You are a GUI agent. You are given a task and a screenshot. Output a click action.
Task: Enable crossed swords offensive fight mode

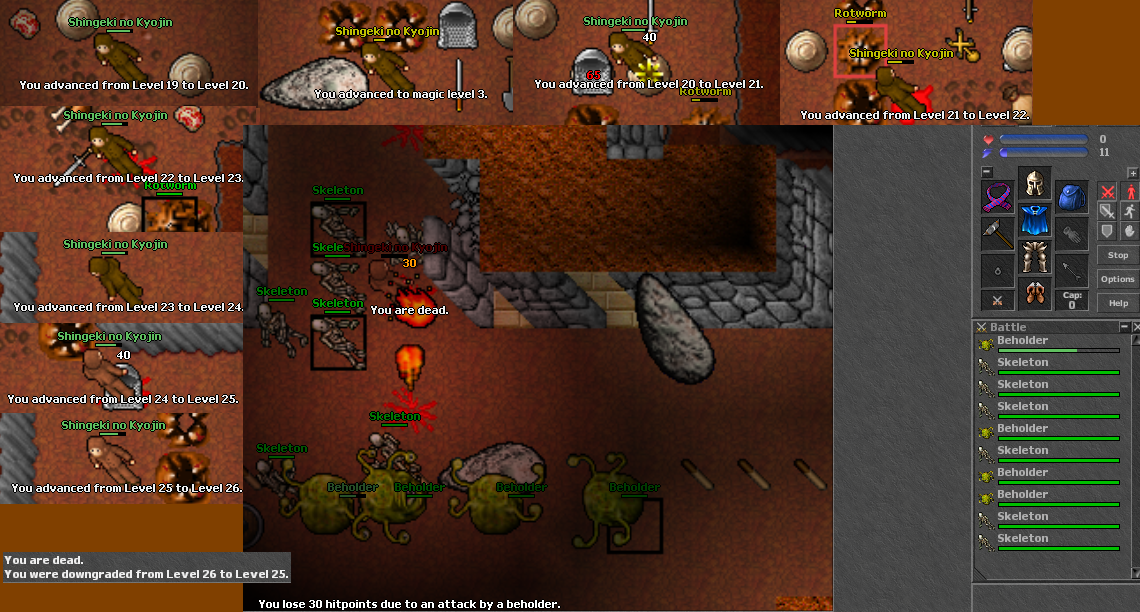(x=1107, y=191)
